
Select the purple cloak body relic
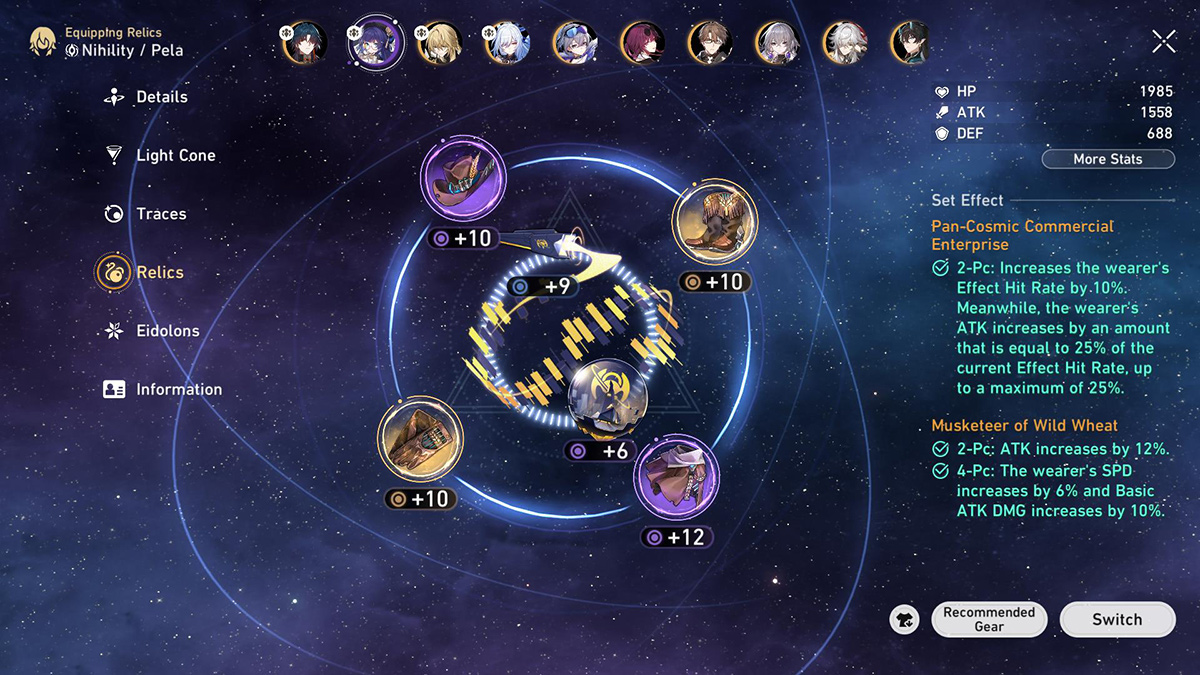[676, 477]
